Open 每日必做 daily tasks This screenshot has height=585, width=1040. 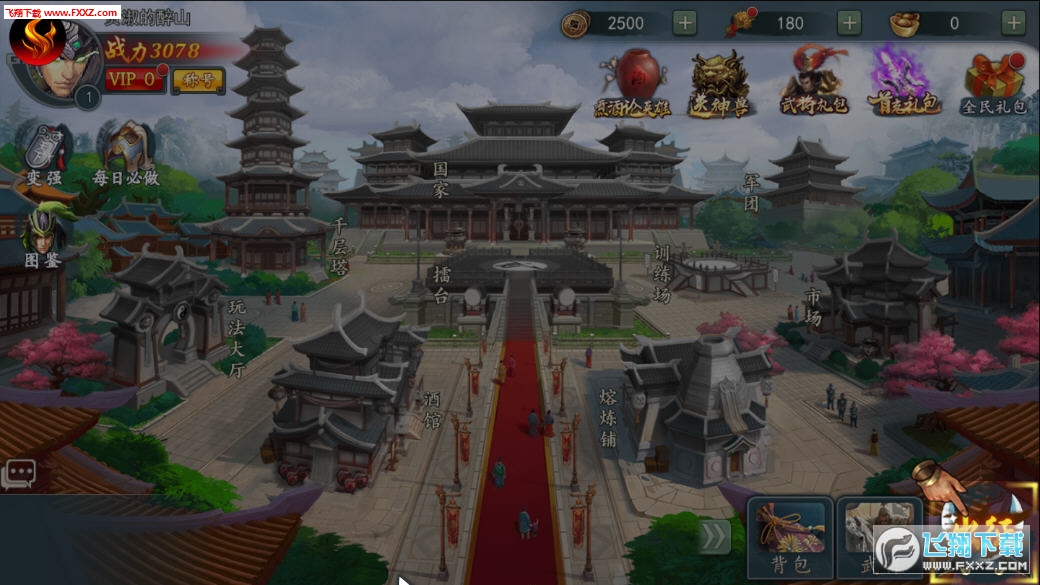[x=127, y=155]
